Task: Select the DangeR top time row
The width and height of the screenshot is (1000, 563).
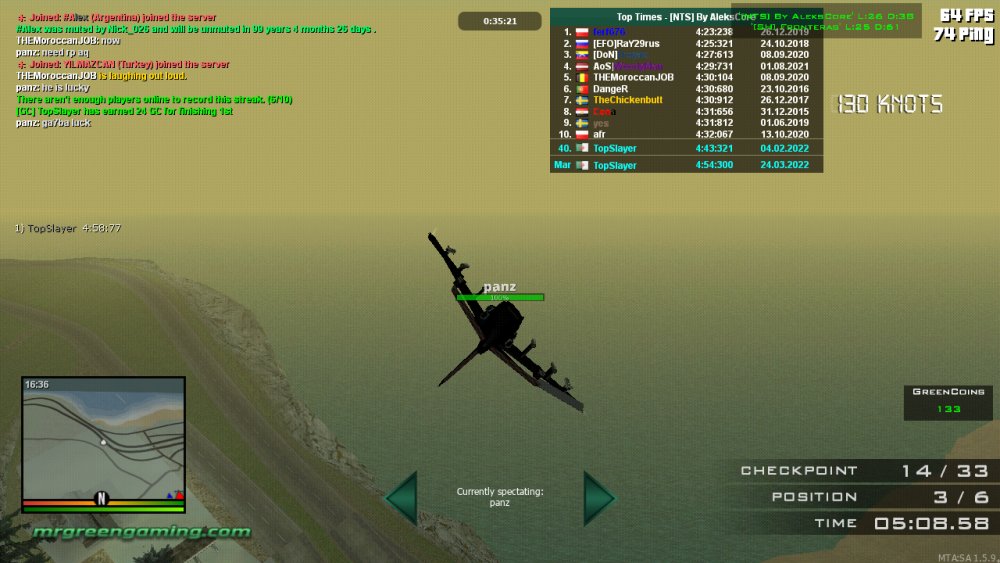Action: point(686,89)
